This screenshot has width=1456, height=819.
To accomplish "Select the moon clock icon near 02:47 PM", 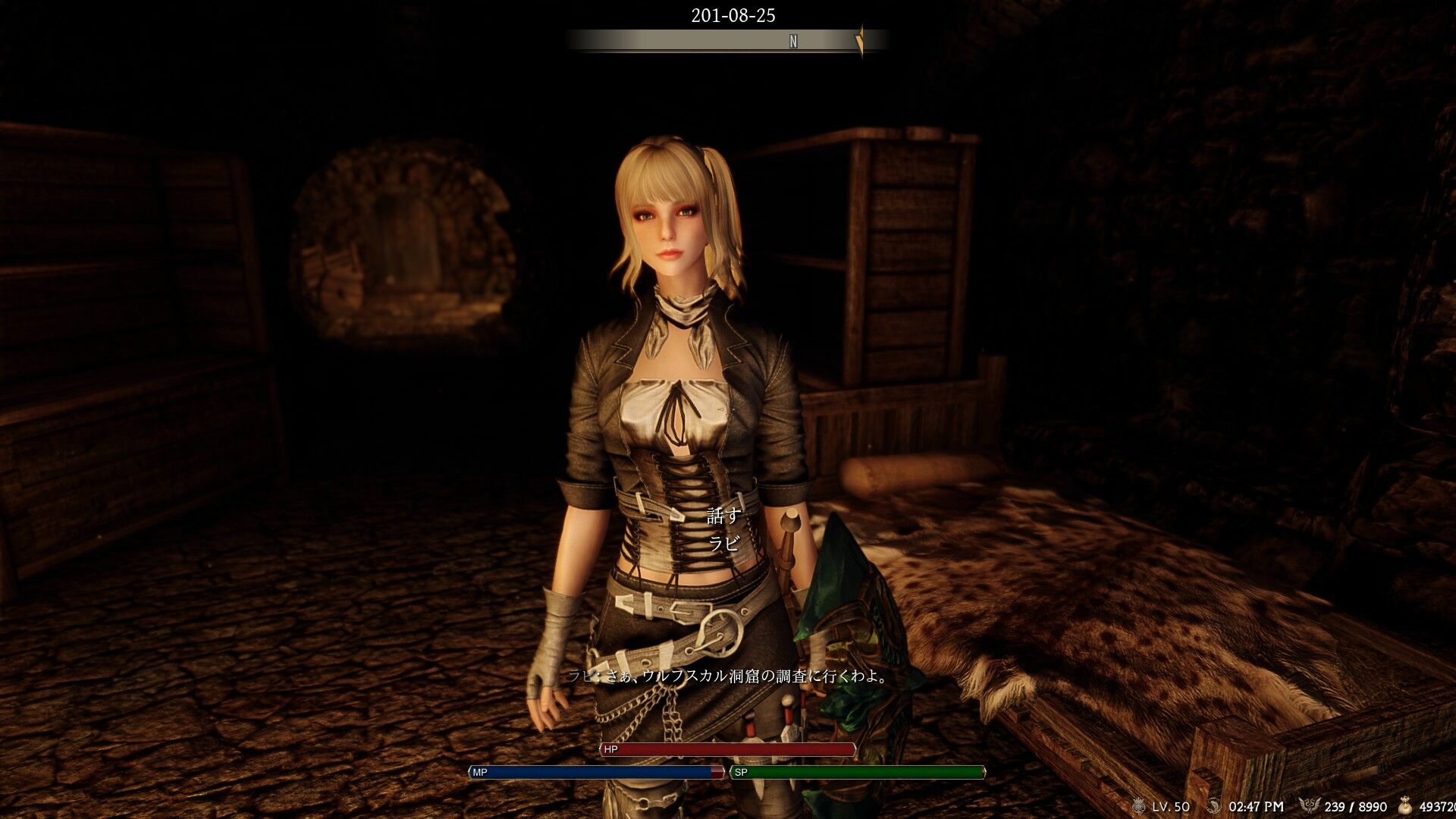I will click(x=1214, y=805).
